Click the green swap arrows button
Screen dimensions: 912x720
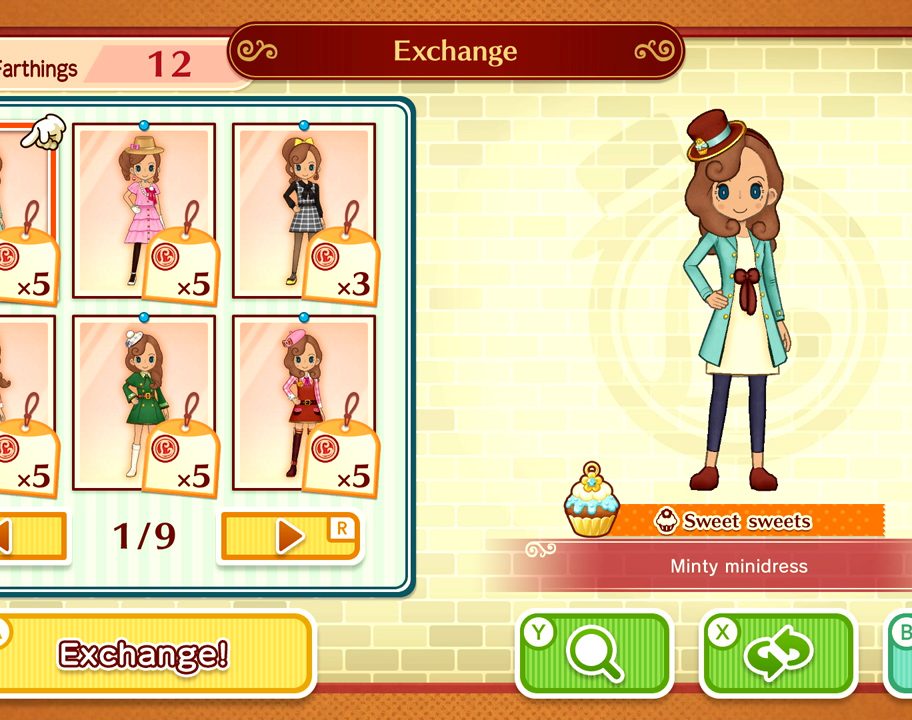(x=778, y=654)
